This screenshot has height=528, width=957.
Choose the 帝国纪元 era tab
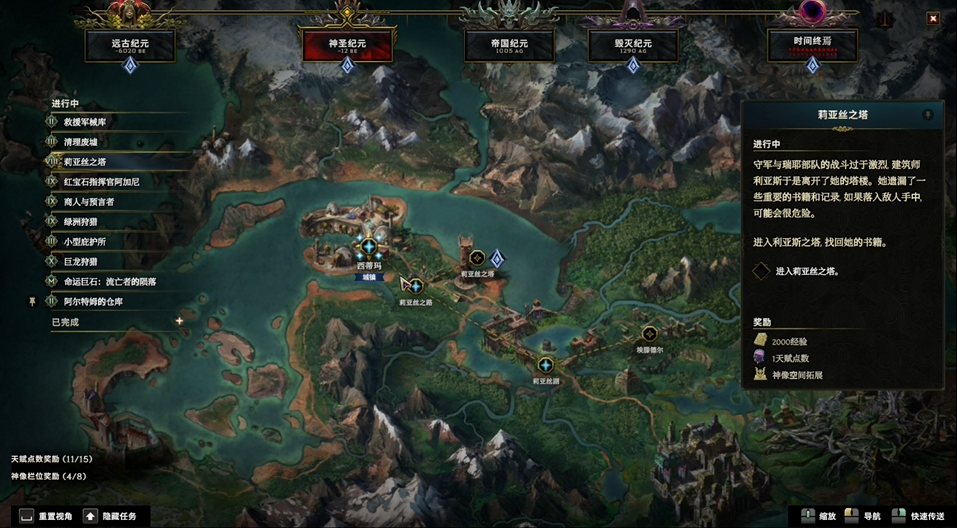pyautogui.click(x=510, y=44)
